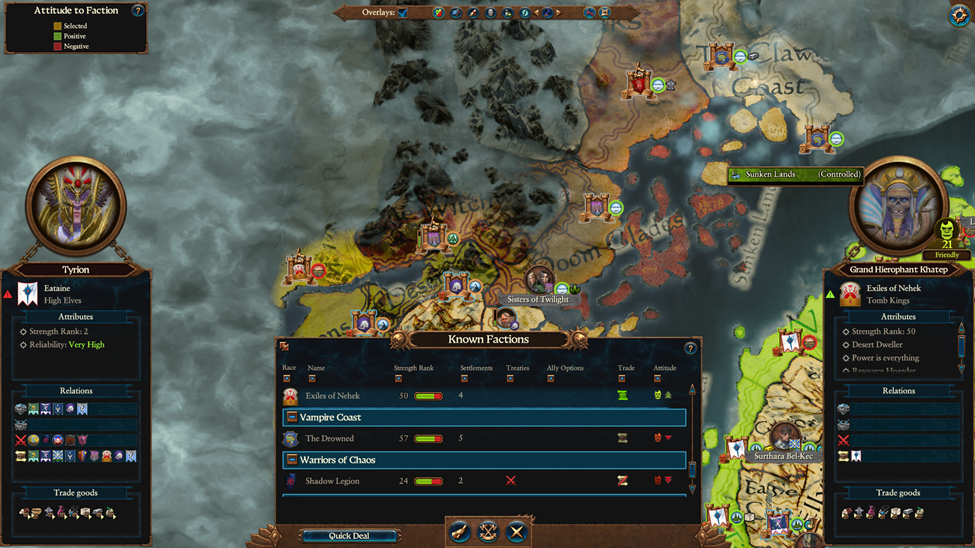Click the round quill button at panel bottom
This screenshot has width=975, height=548.
[459, 532]
